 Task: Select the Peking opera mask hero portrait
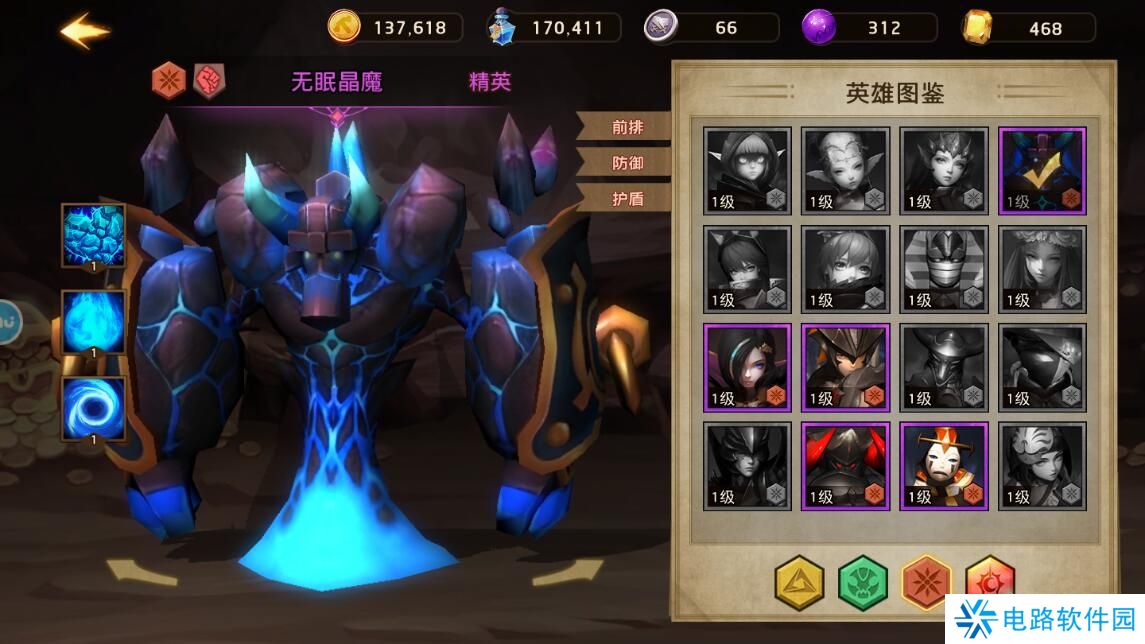(944, 466)
